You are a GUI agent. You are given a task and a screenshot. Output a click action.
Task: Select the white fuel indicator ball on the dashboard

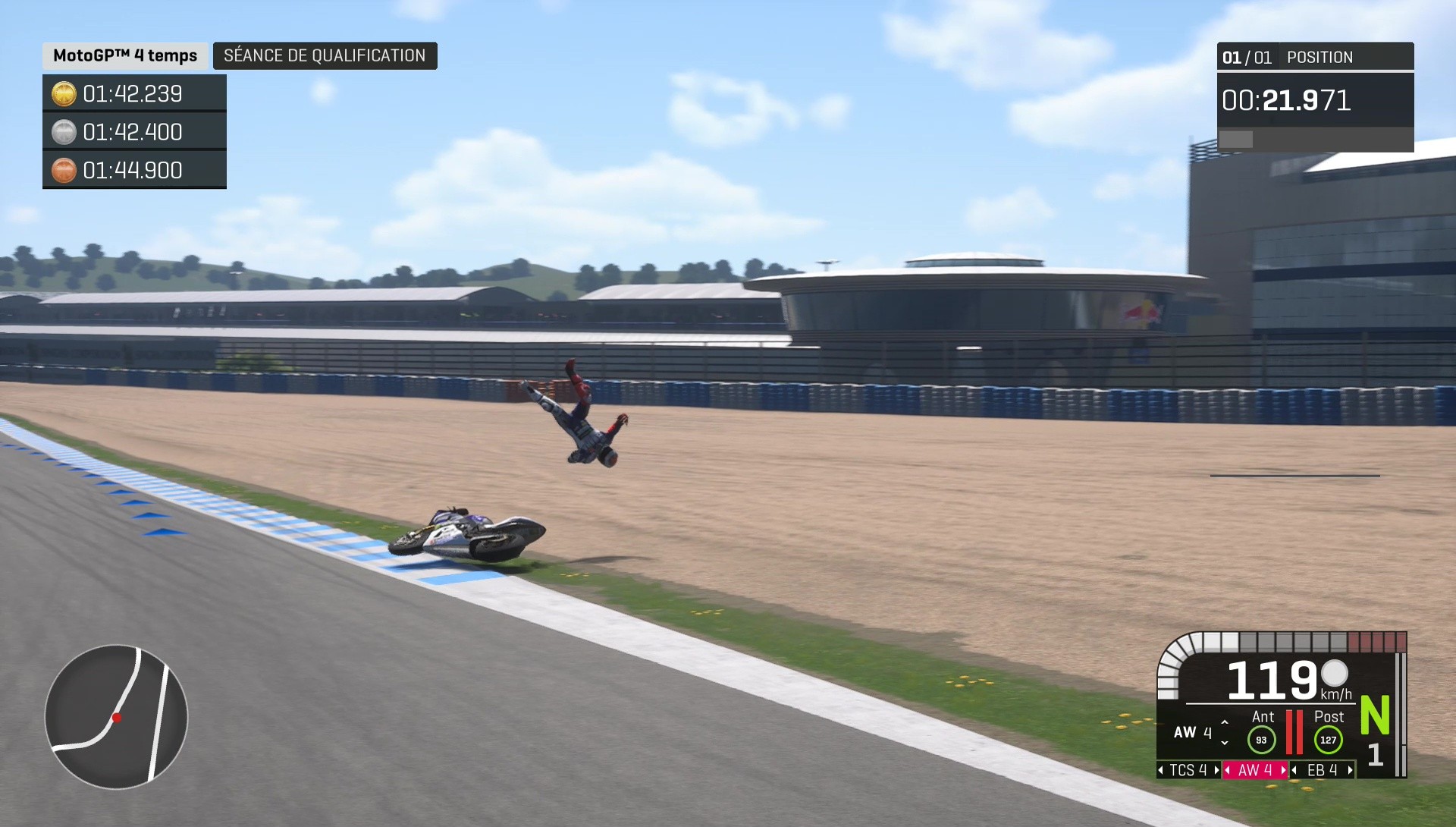1336,674
